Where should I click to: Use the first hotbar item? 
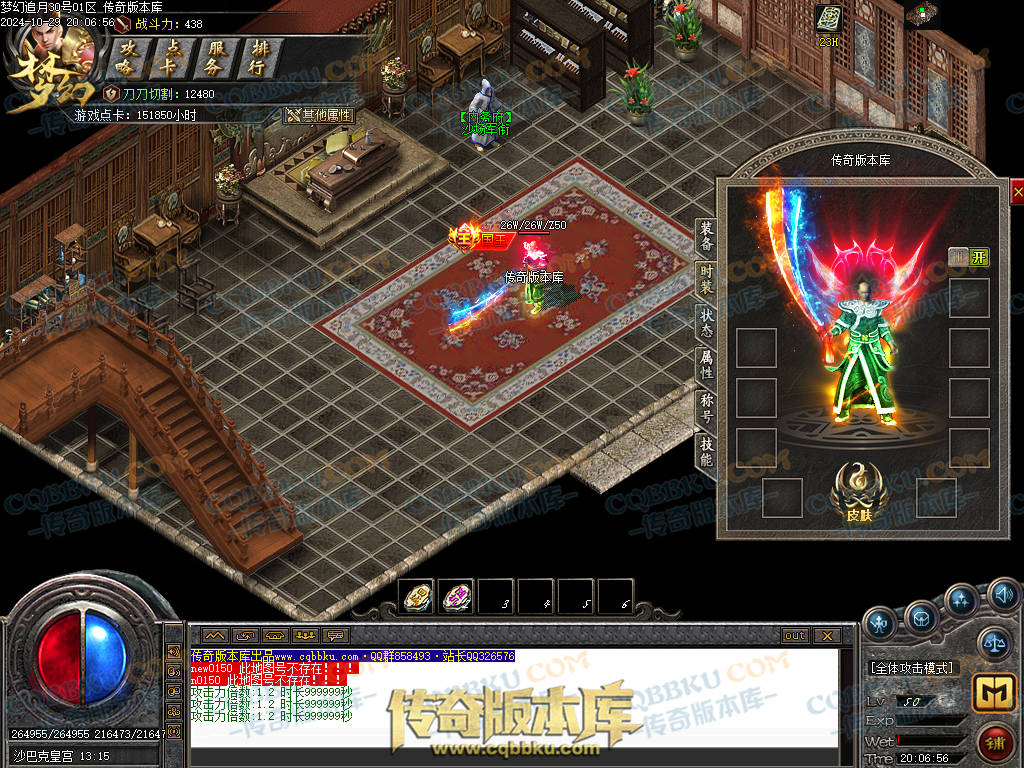(417, 597)
